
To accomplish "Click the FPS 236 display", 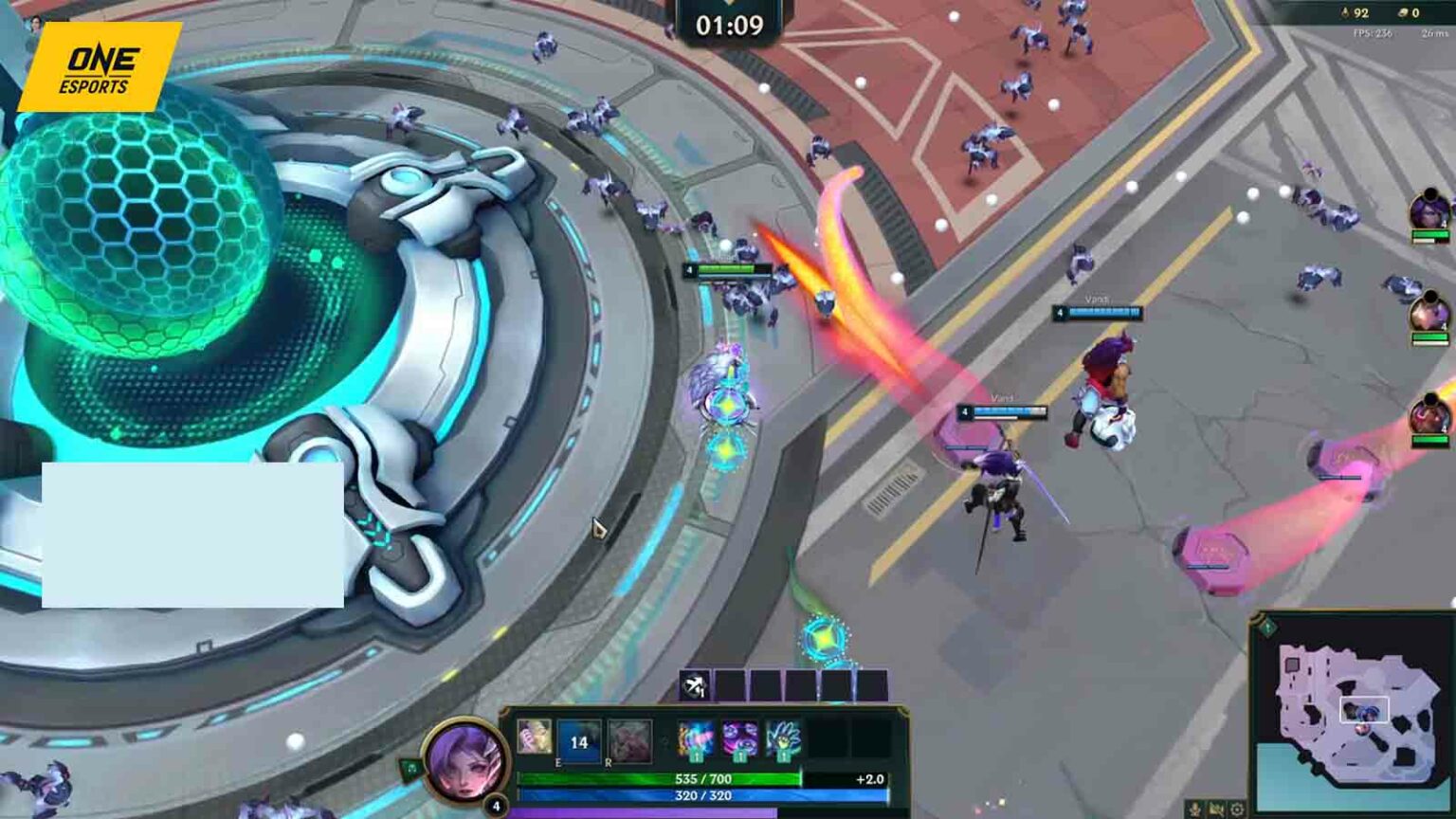I will [x=1372, y=31].
